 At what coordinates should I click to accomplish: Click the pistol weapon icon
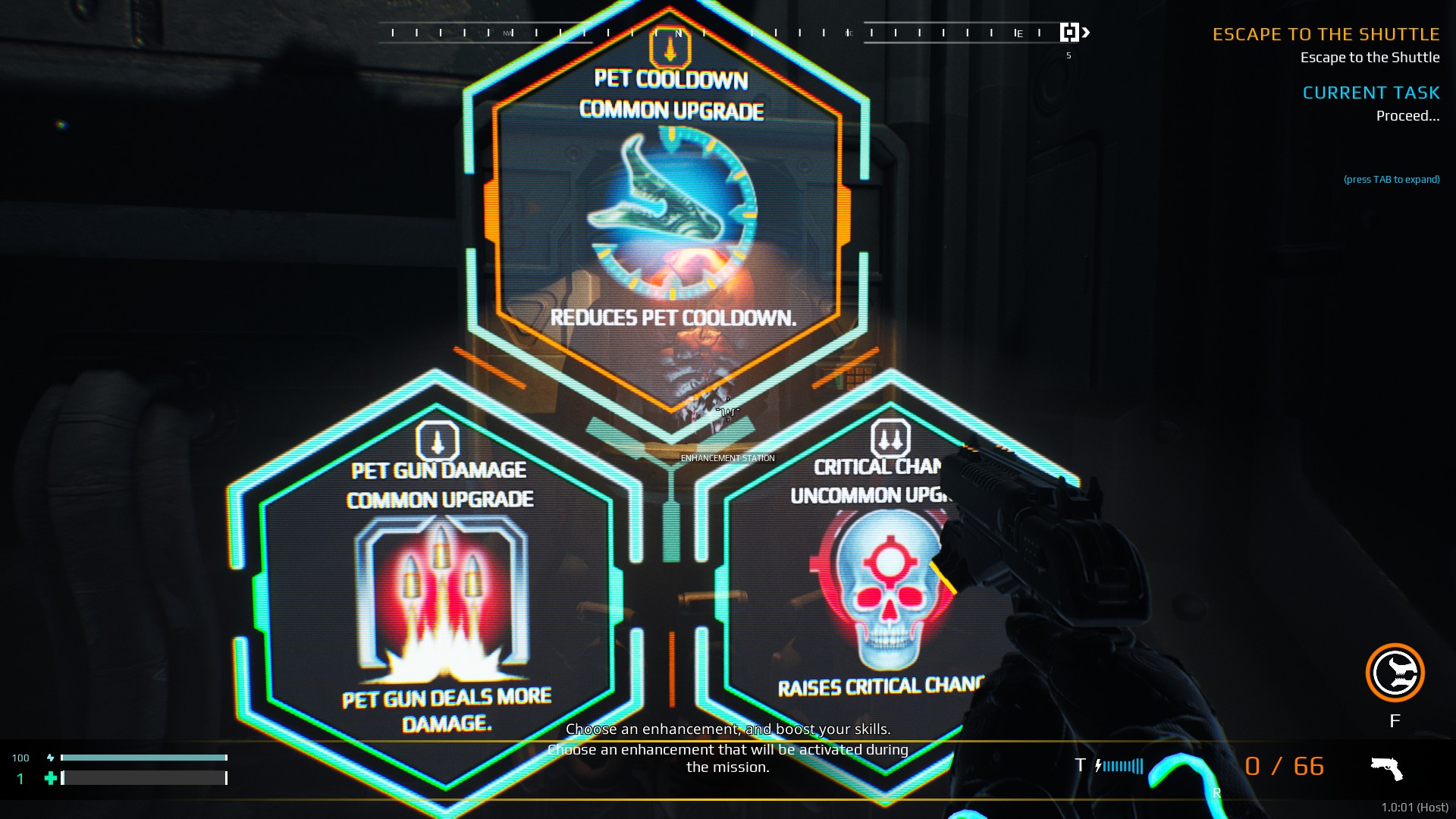click(1386, 768)
